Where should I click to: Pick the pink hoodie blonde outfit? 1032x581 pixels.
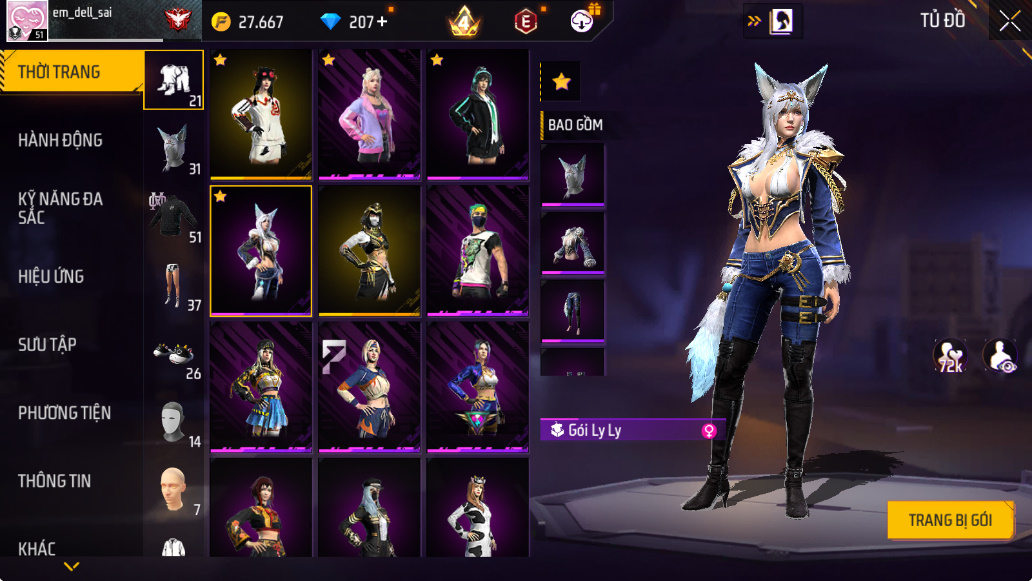tap(369, 115)
